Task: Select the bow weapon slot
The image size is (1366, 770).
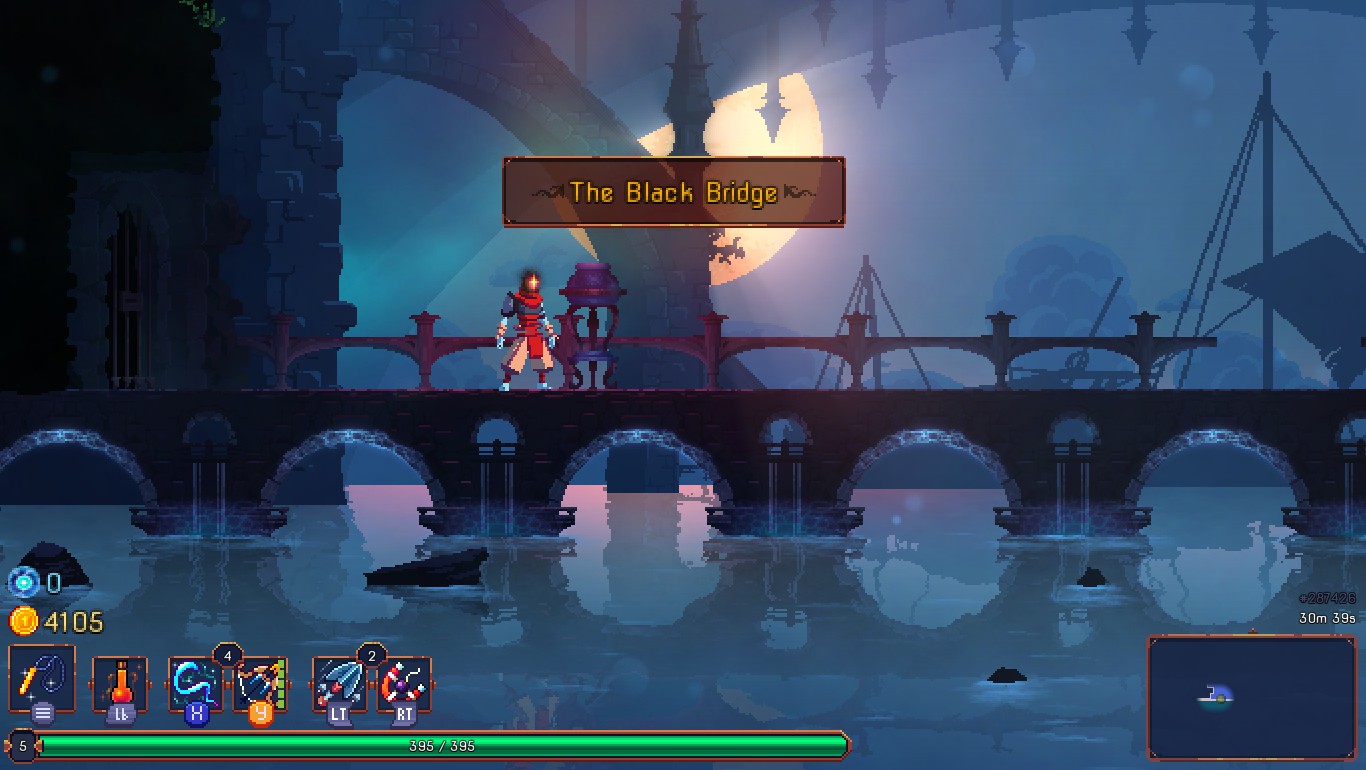Action: tap(260, 683)
